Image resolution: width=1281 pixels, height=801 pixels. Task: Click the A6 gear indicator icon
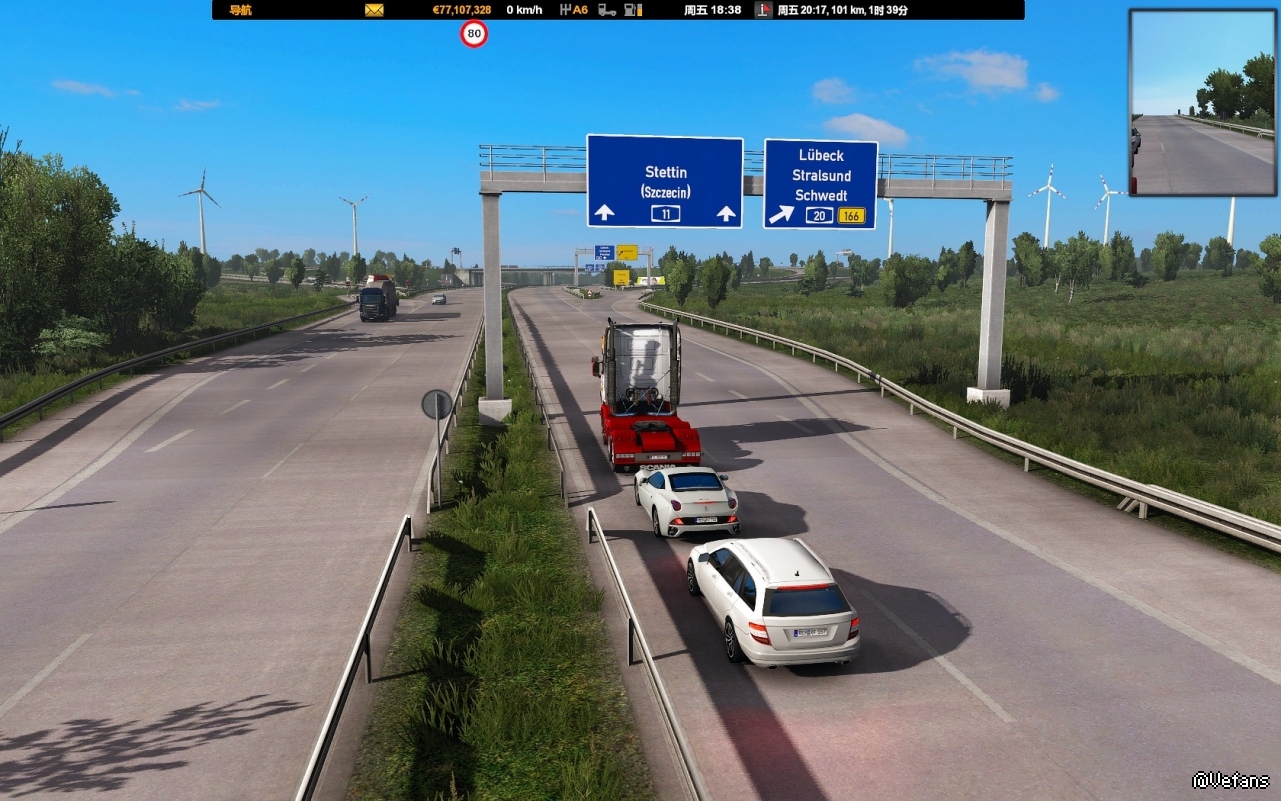(x=574, y=10)
